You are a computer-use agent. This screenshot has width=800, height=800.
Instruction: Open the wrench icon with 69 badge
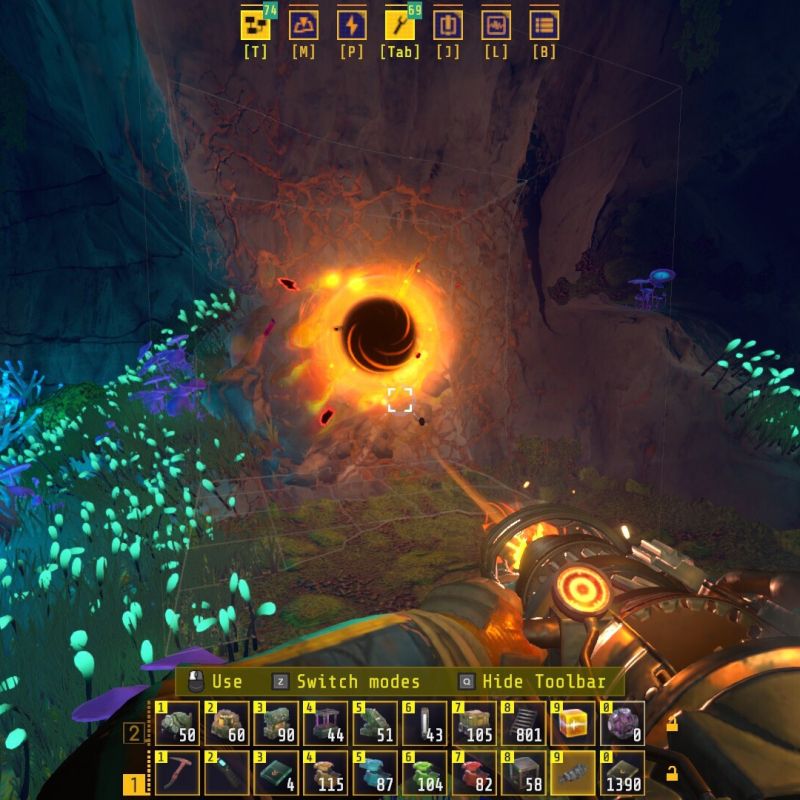click(x=399, y=25)
